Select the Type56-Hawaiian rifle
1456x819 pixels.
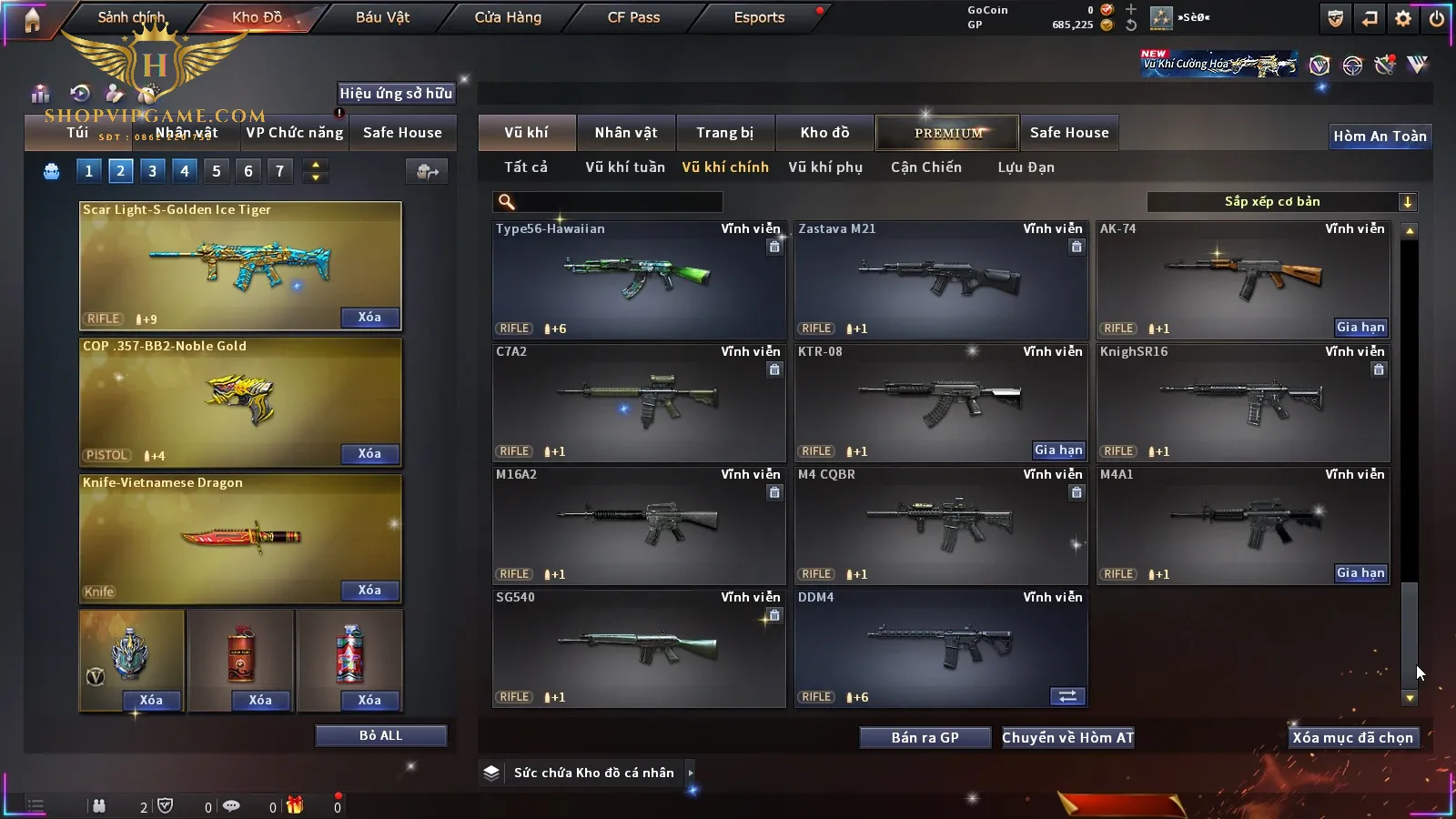pos(638,279)
